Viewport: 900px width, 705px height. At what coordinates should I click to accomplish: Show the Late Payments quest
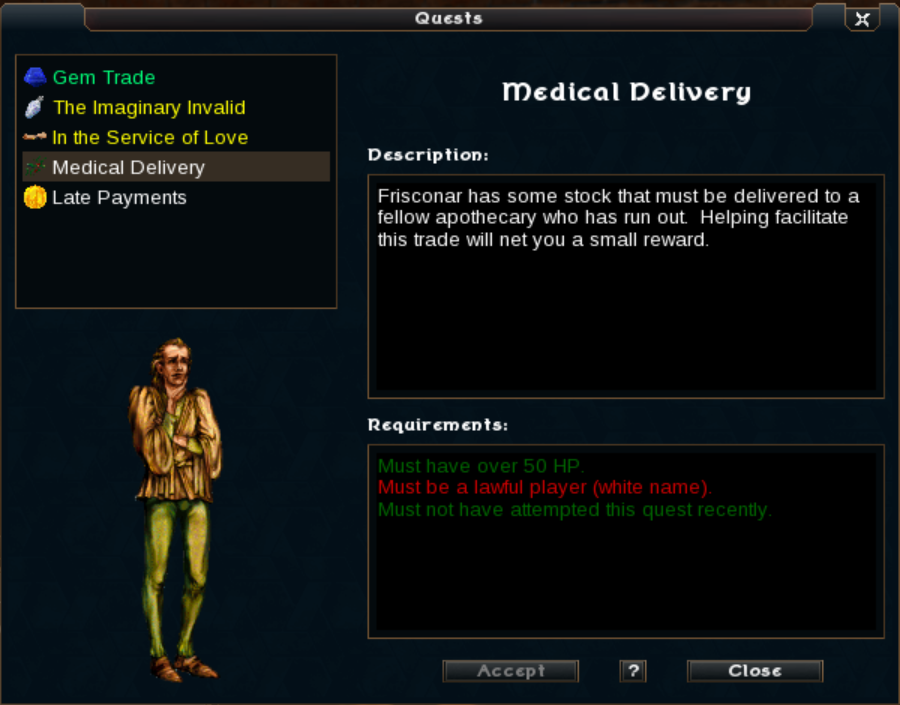pos(119,198)
